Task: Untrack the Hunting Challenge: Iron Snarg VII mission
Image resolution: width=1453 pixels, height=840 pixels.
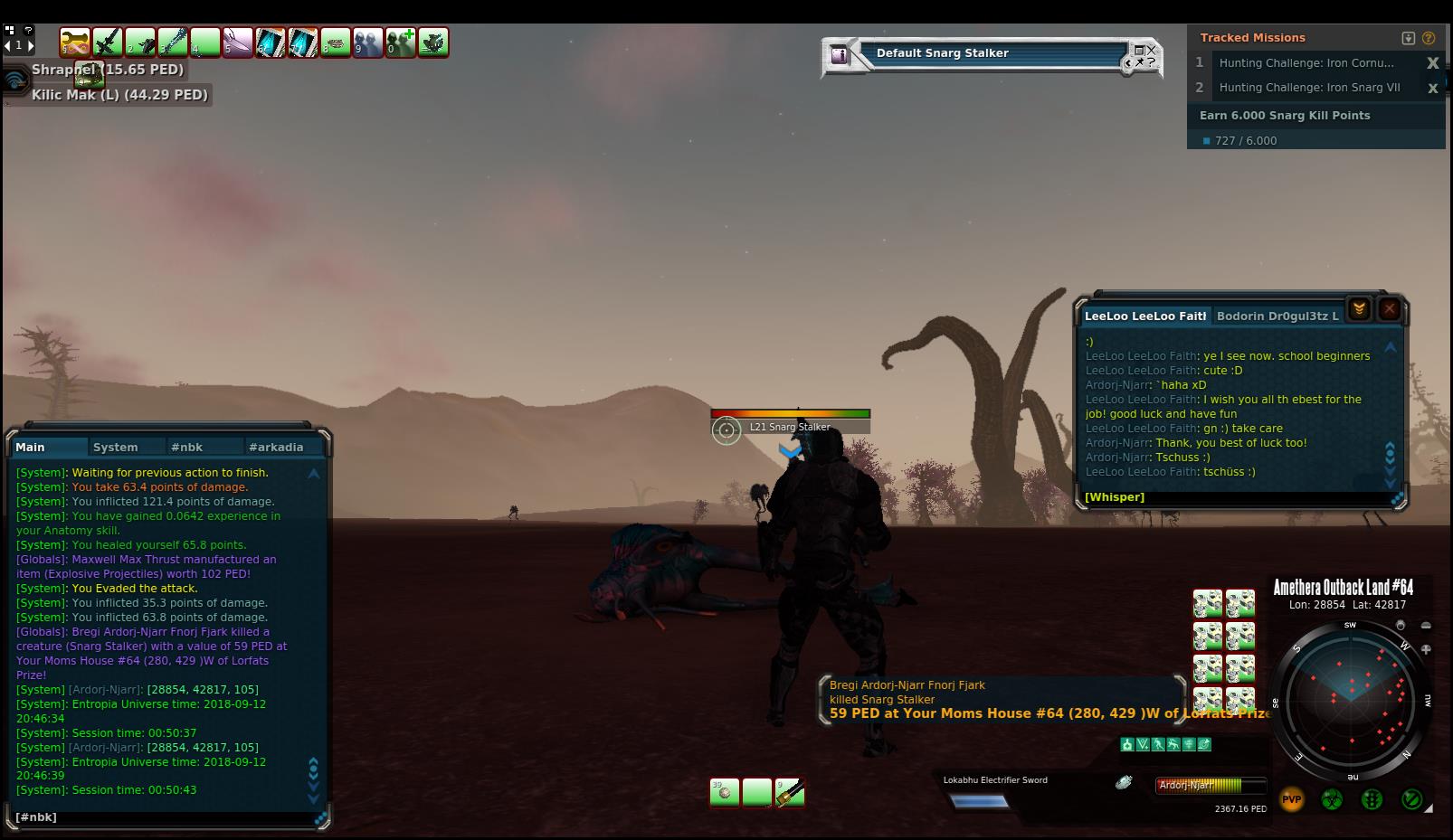Action: pos(1432,89)
